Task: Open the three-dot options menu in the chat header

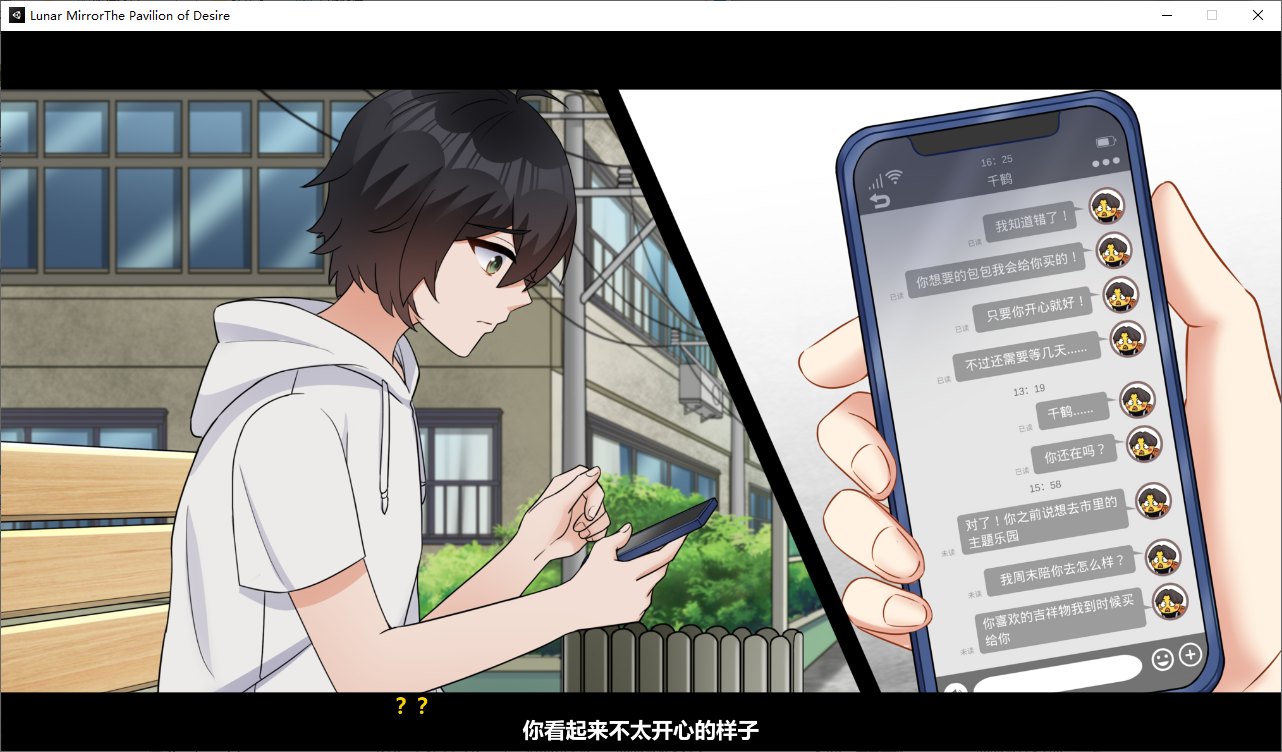Action: tap(1103, 162)
